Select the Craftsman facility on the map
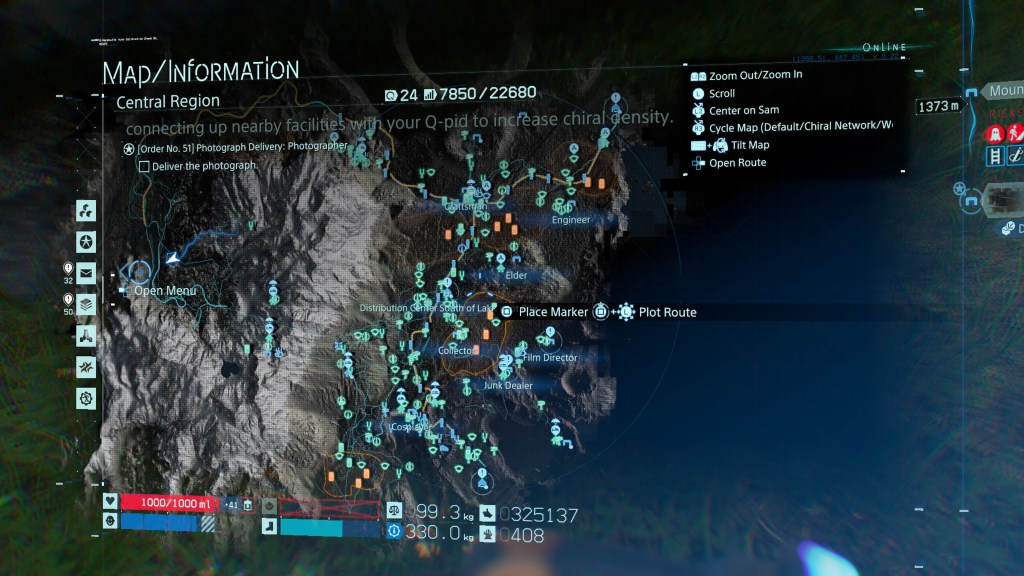 pos(465,206)
